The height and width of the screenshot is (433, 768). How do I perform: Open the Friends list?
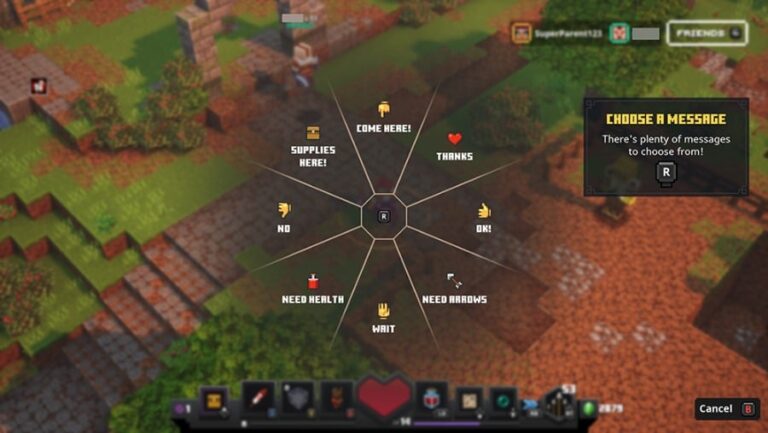click(x=707, y=33)
